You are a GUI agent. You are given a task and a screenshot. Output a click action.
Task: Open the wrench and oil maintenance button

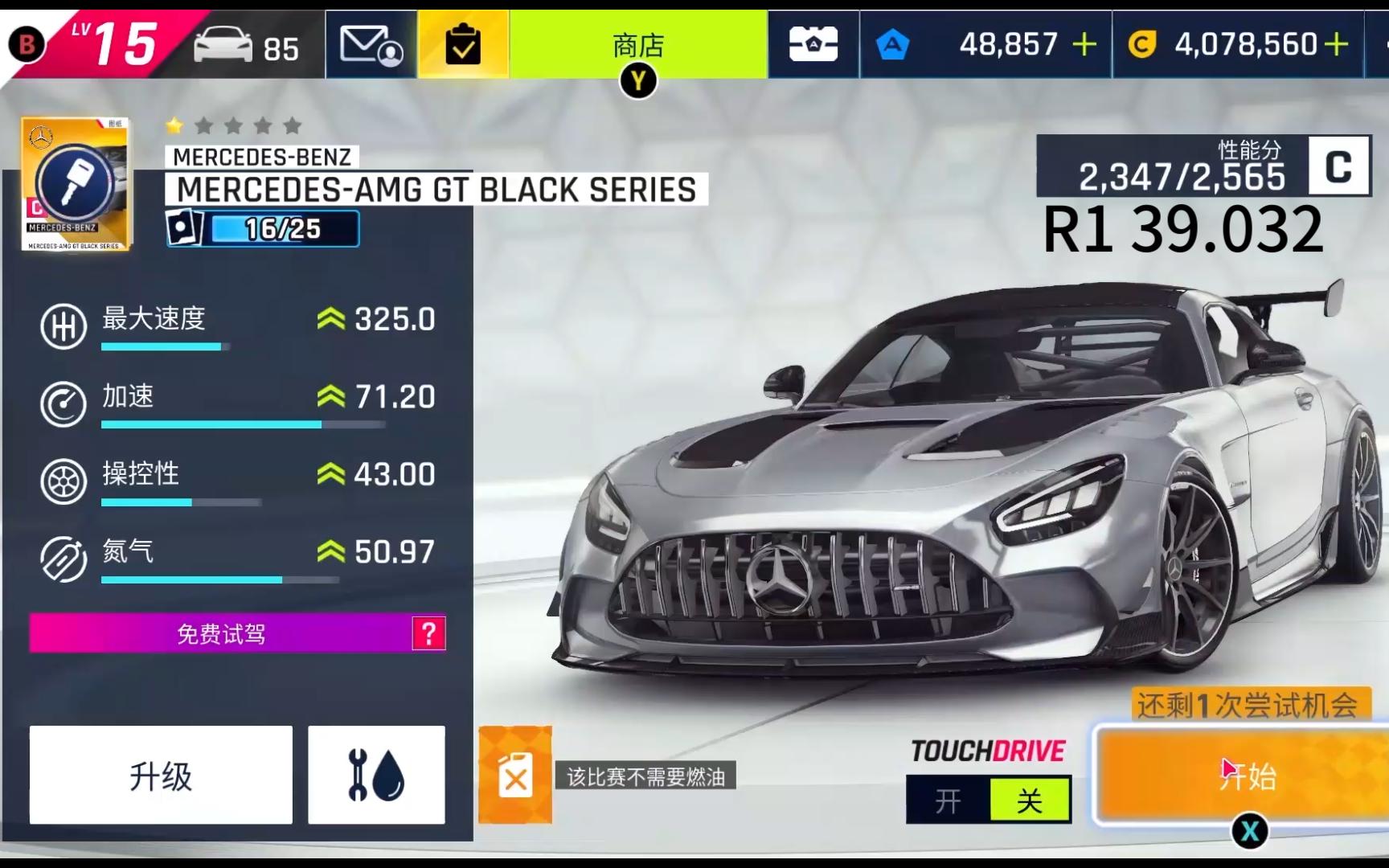pos(376,775)
